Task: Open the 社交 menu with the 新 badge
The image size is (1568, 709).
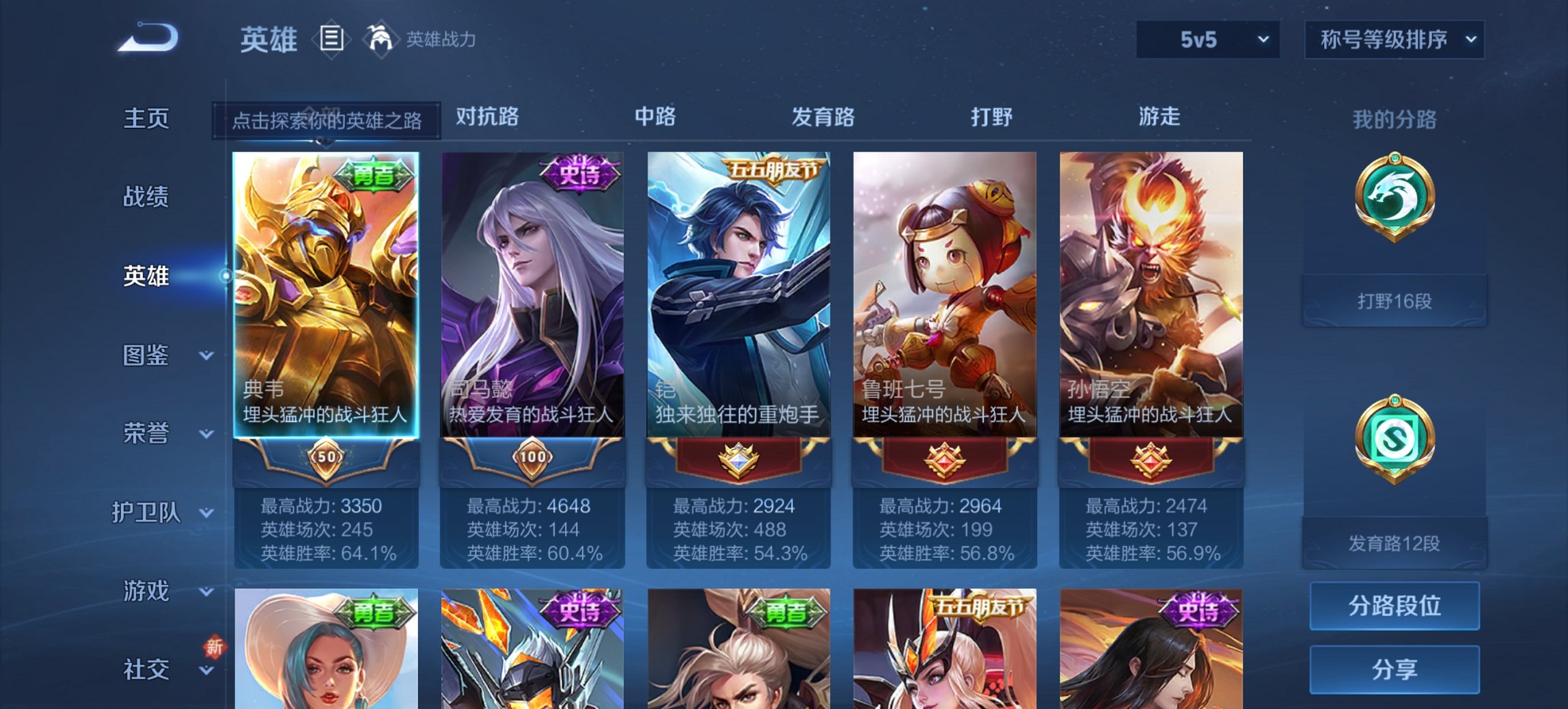Action: [146, 670]
